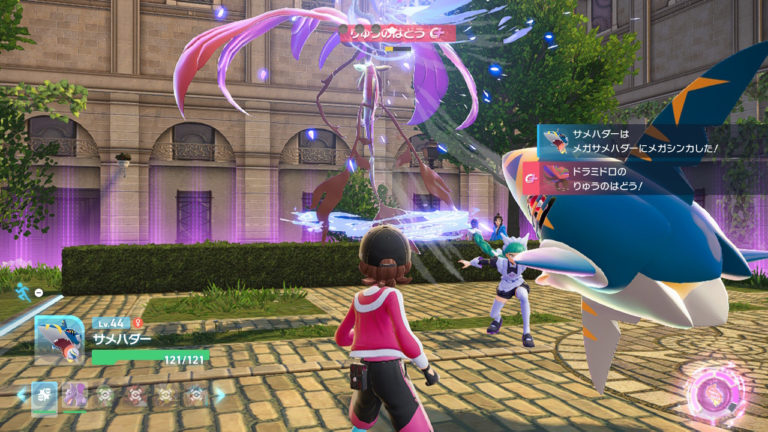This screenshot has height=432, width=768.
Task: Switch to the purple Pokémon party slot
Action: pyautogui.click(x=75, y=395)
